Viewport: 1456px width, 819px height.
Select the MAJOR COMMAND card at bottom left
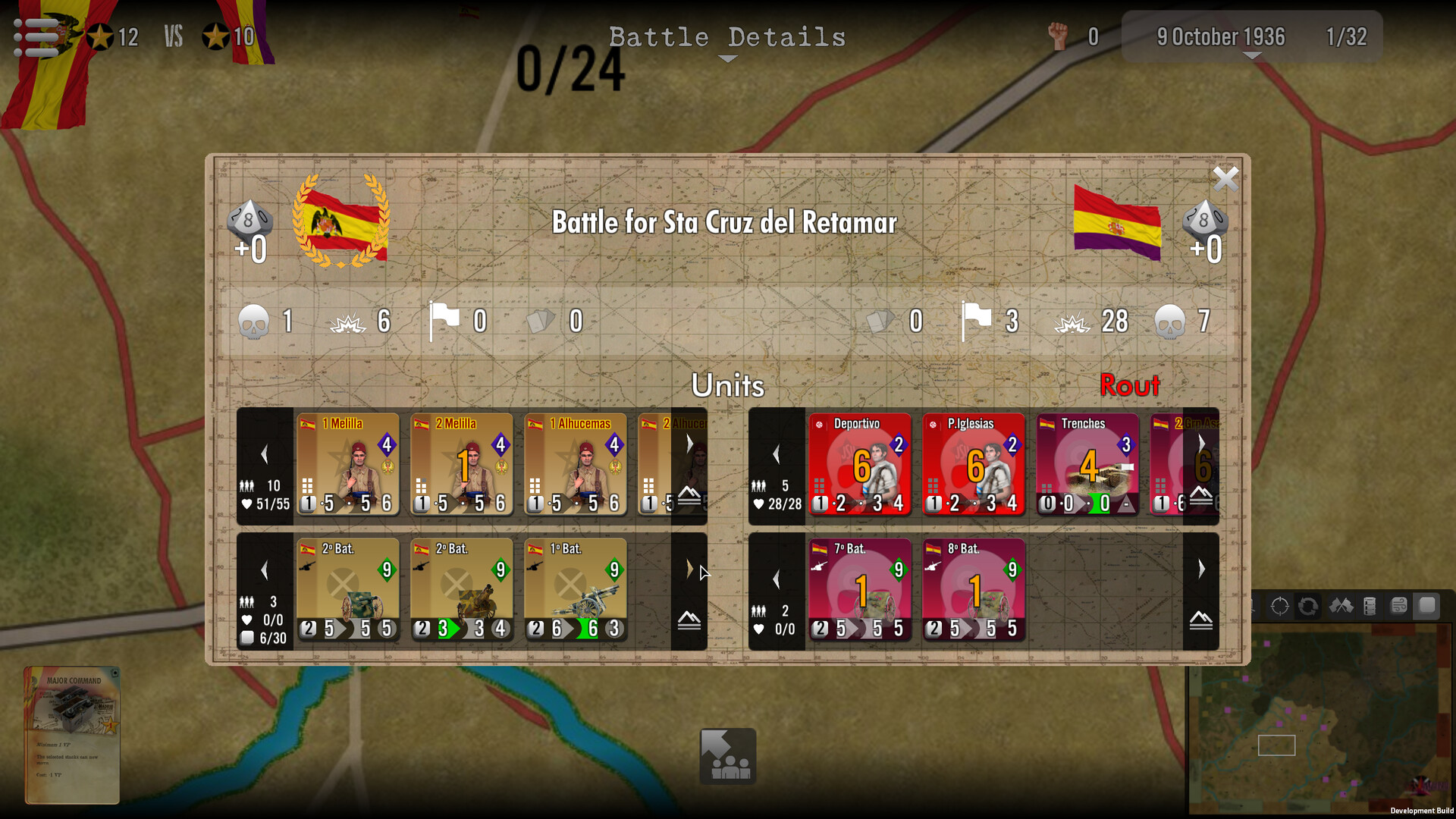click(72, 732)
